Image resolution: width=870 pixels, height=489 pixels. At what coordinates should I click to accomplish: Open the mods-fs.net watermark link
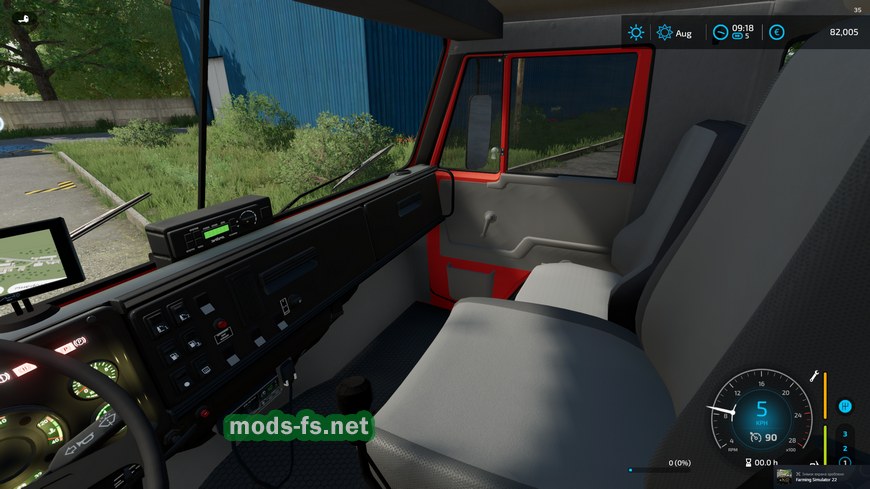299,428
